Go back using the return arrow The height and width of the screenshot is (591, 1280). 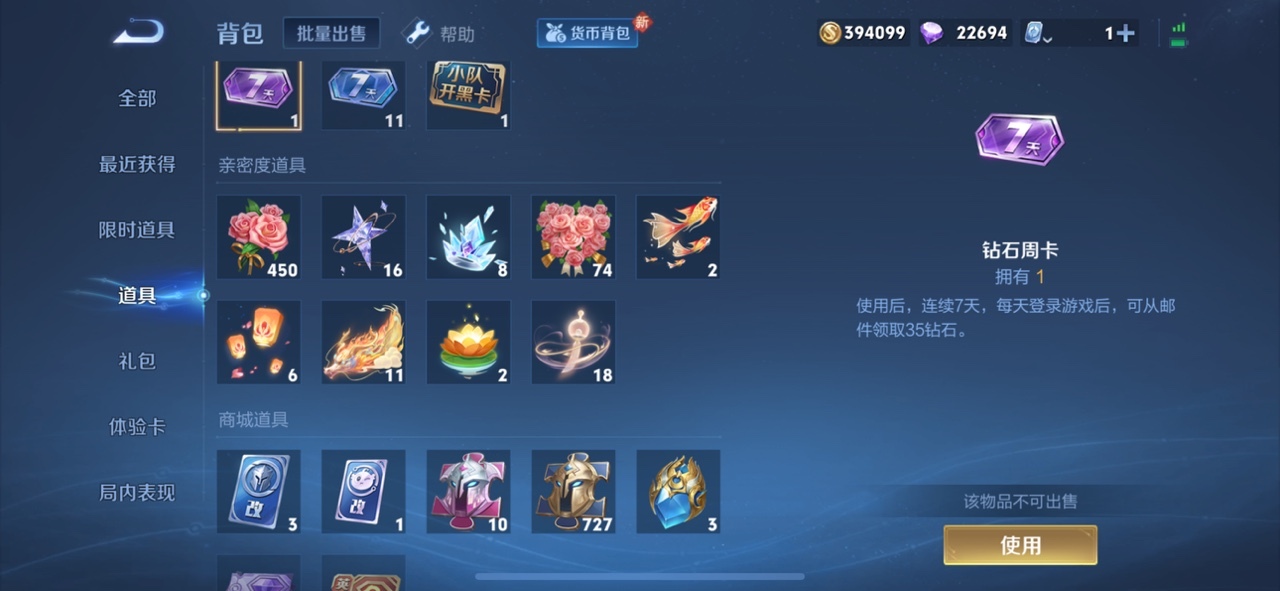tap(138, 33)
